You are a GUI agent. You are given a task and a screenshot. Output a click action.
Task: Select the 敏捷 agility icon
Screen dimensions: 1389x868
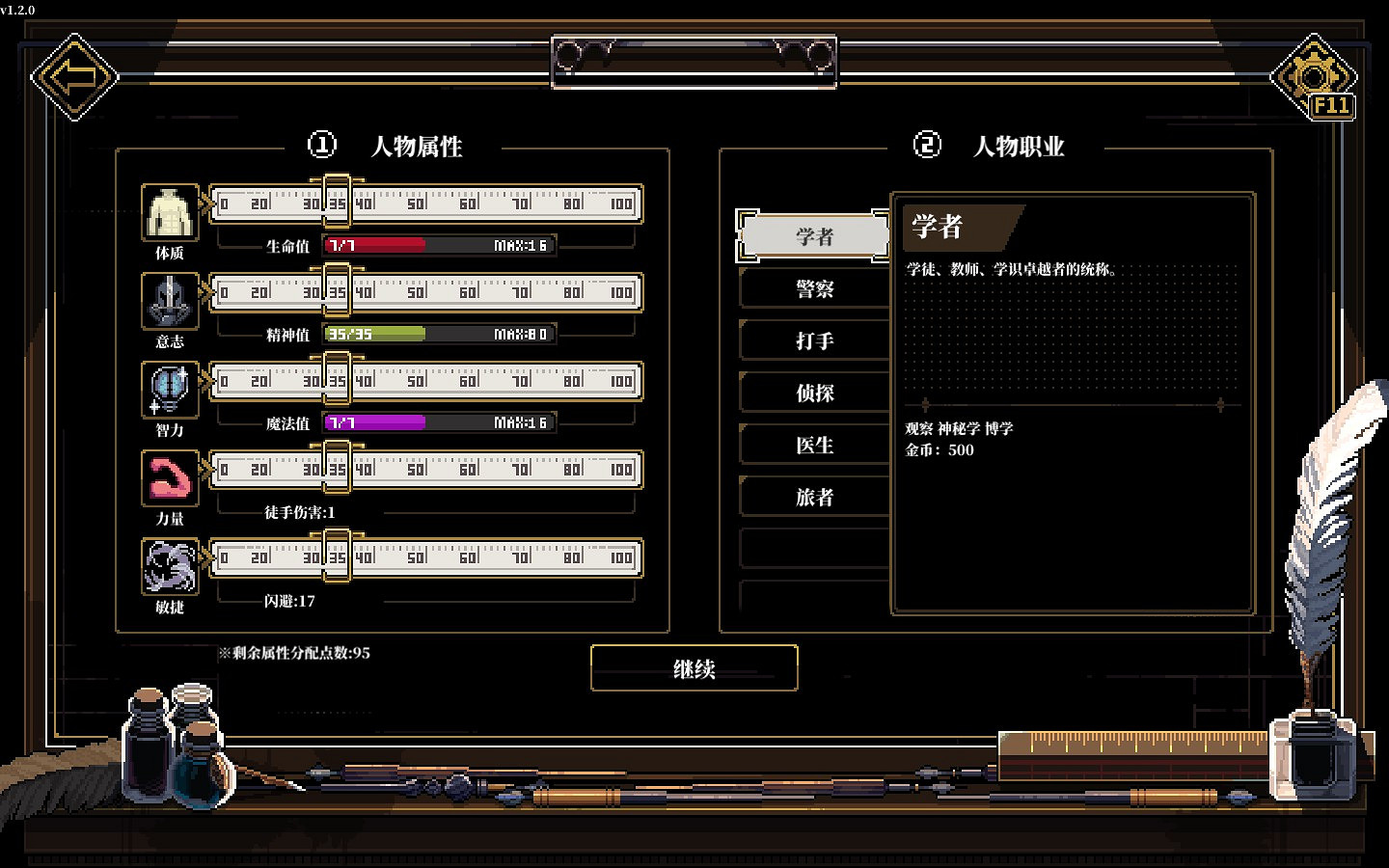tap(169, 565)
